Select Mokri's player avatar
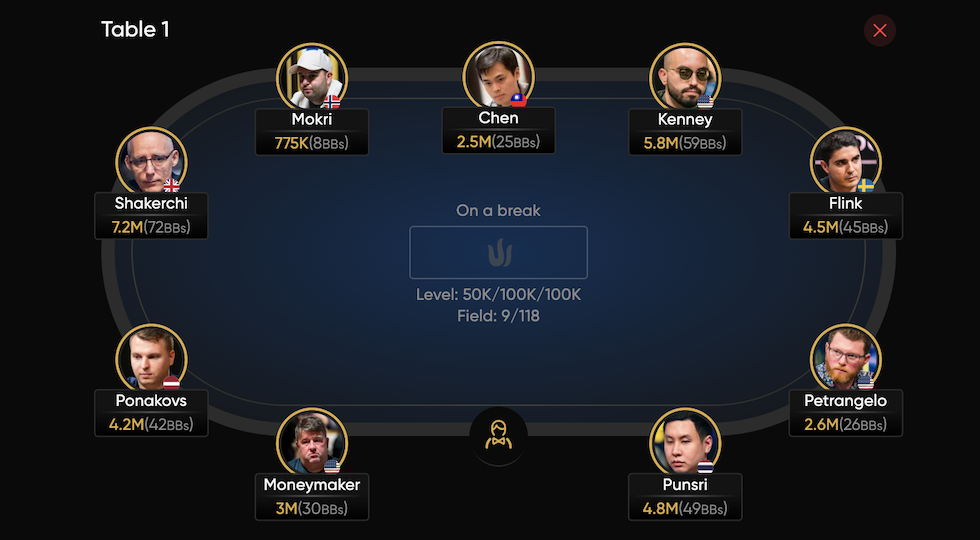 [x=312, y=77]
